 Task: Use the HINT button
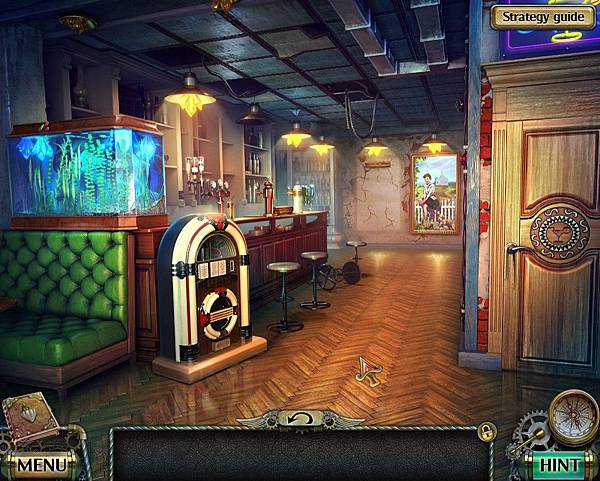tap(559, 464)
